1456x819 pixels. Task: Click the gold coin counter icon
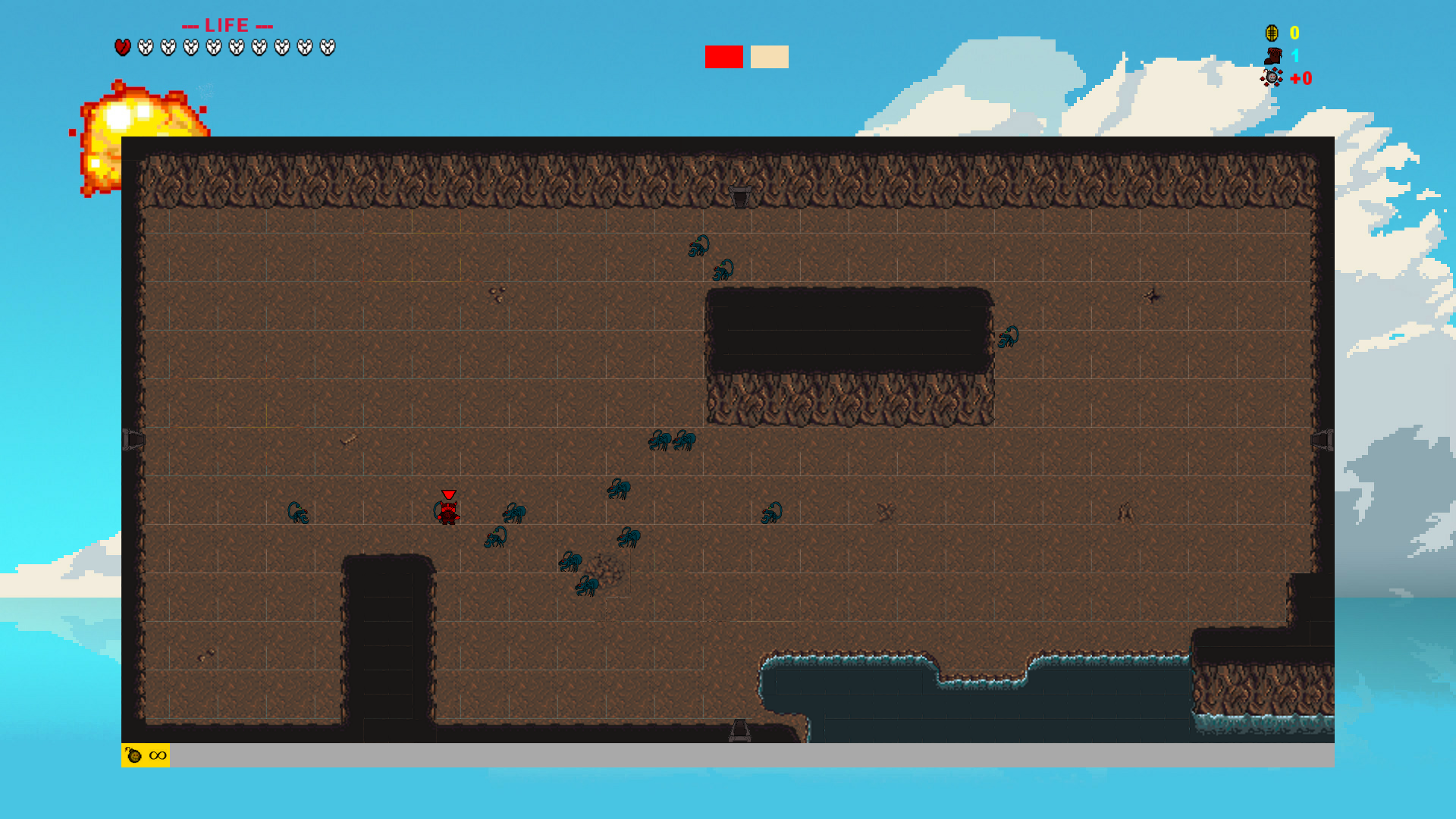1272,33
